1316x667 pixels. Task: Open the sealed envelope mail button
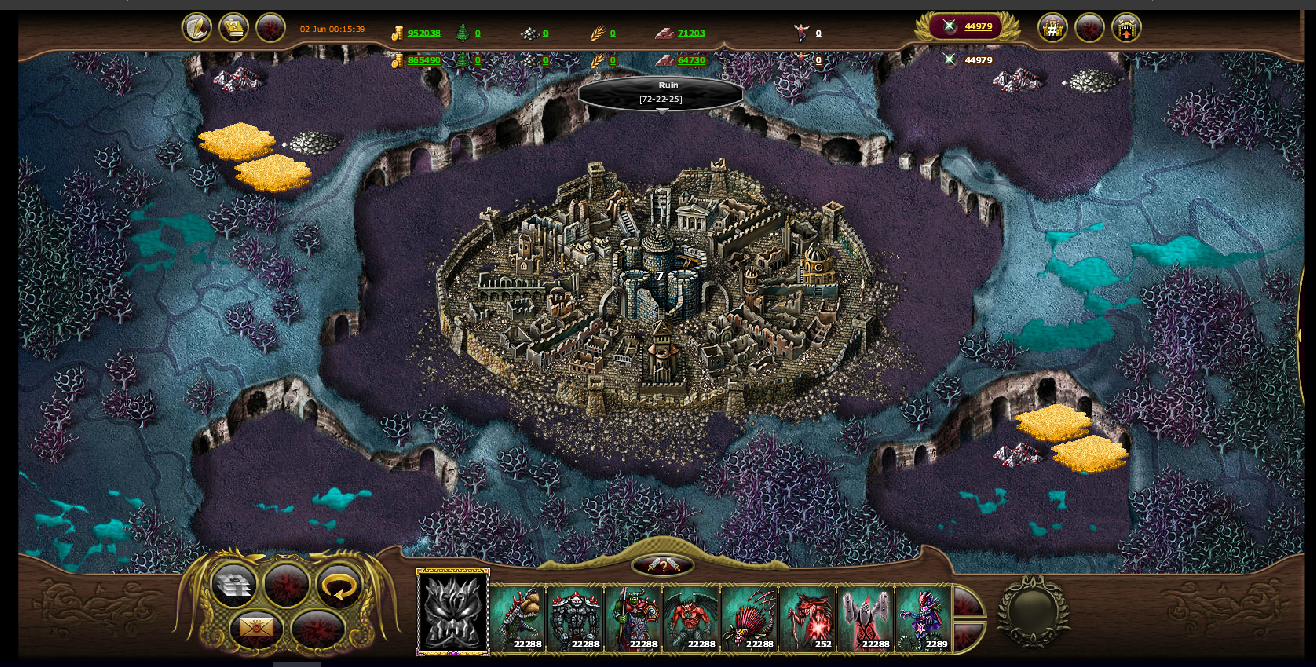(255, 629)
